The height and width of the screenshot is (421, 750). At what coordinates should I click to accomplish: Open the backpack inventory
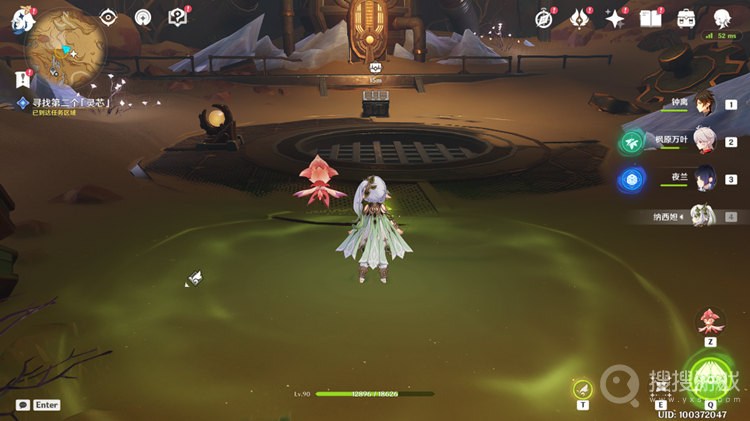coord(686,18)
